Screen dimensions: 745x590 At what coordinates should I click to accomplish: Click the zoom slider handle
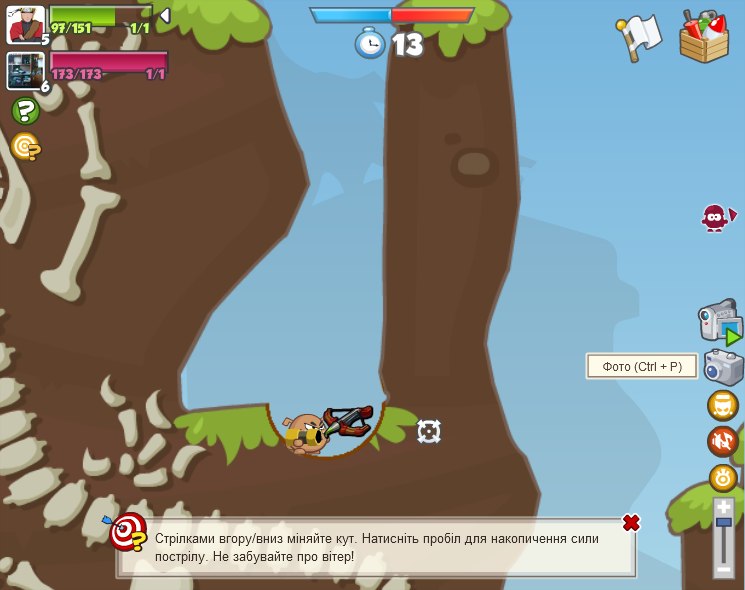click(x=723, y=522)
